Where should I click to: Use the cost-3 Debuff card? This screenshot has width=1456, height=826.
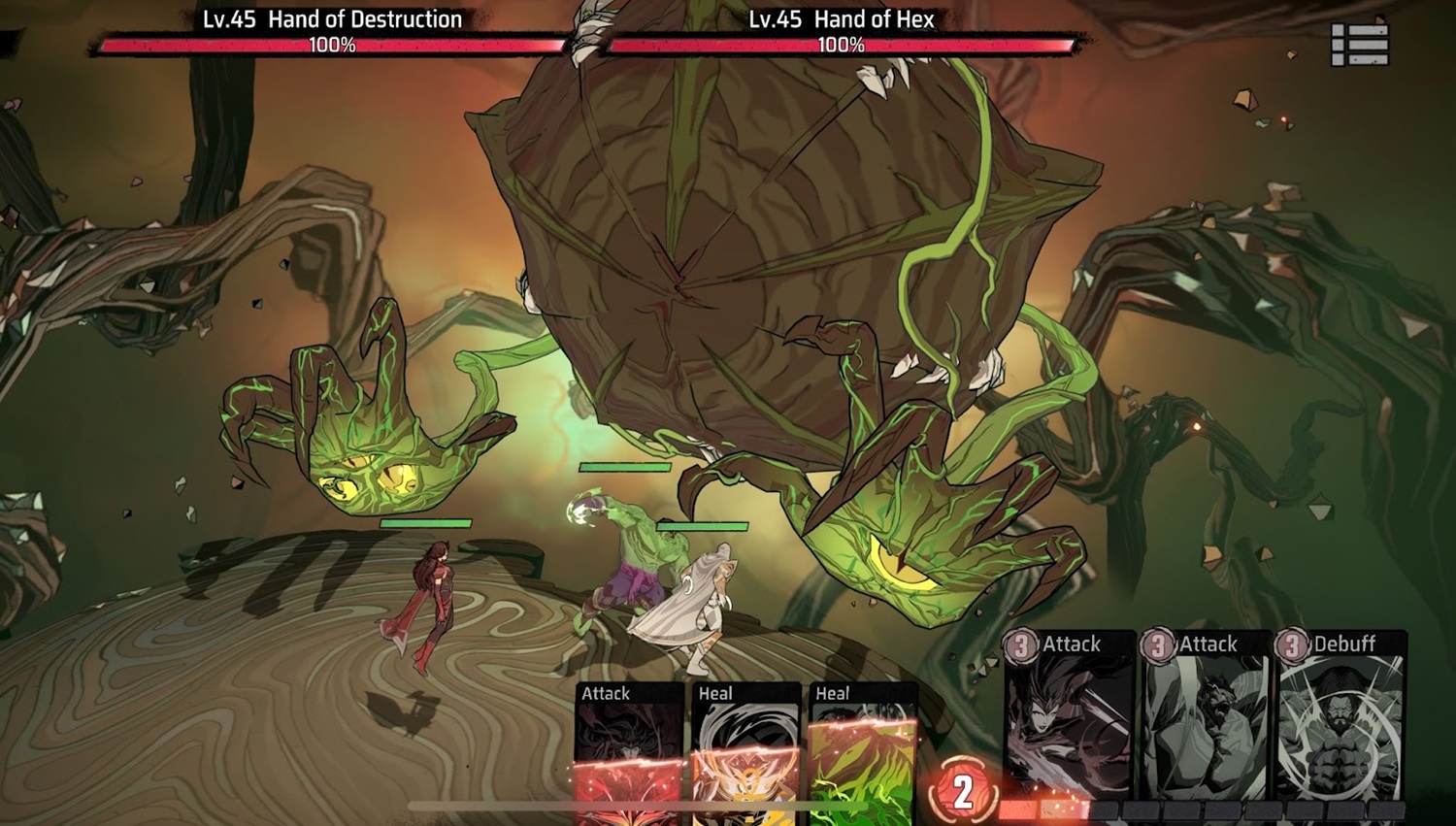tap(1340, 716)
